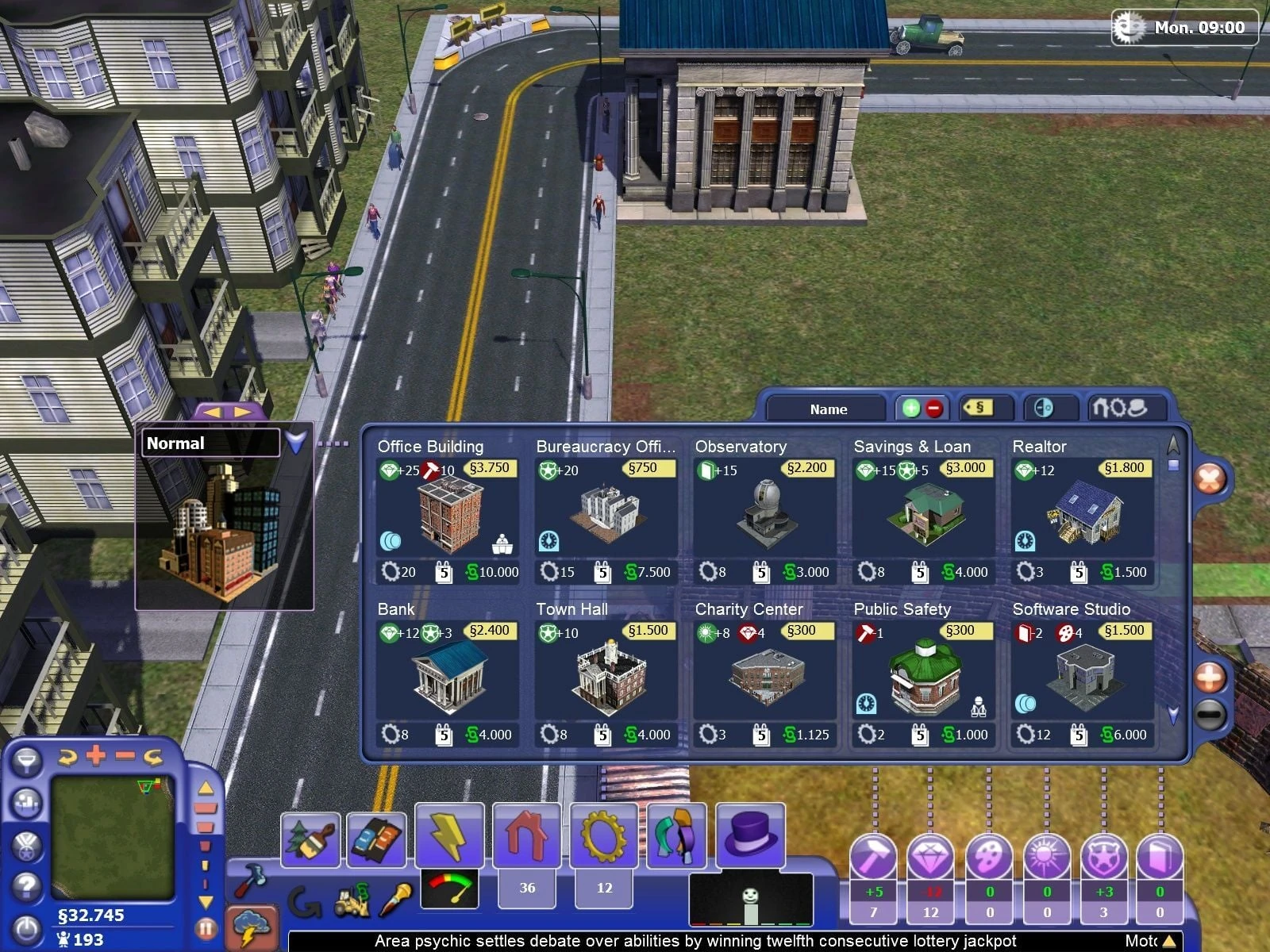Open the question mark help button

point(26,885)
